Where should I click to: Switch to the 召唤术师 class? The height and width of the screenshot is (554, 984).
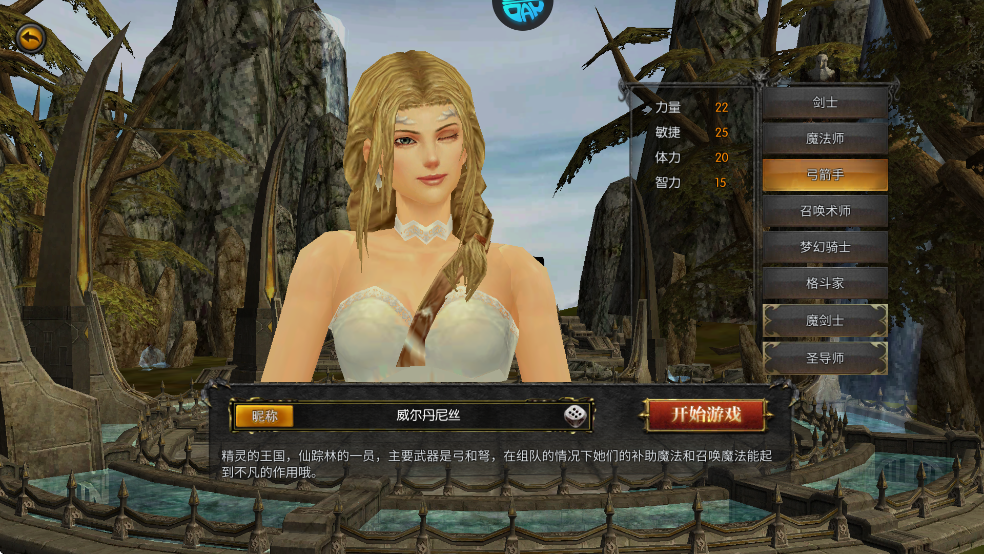825,211
